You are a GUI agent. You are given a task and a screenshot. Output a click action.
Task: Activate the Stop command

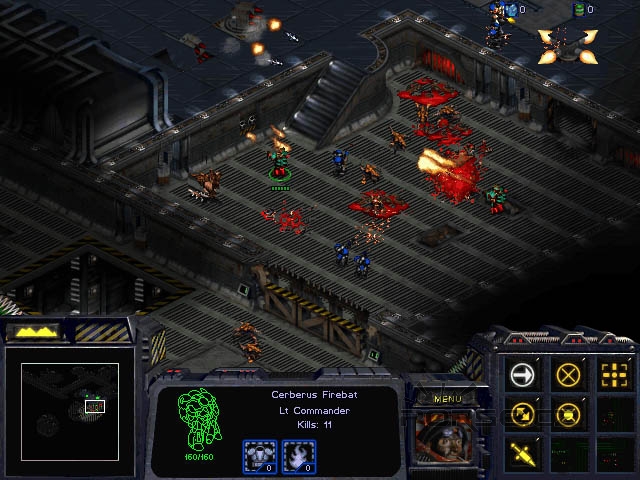click(568, 375)
